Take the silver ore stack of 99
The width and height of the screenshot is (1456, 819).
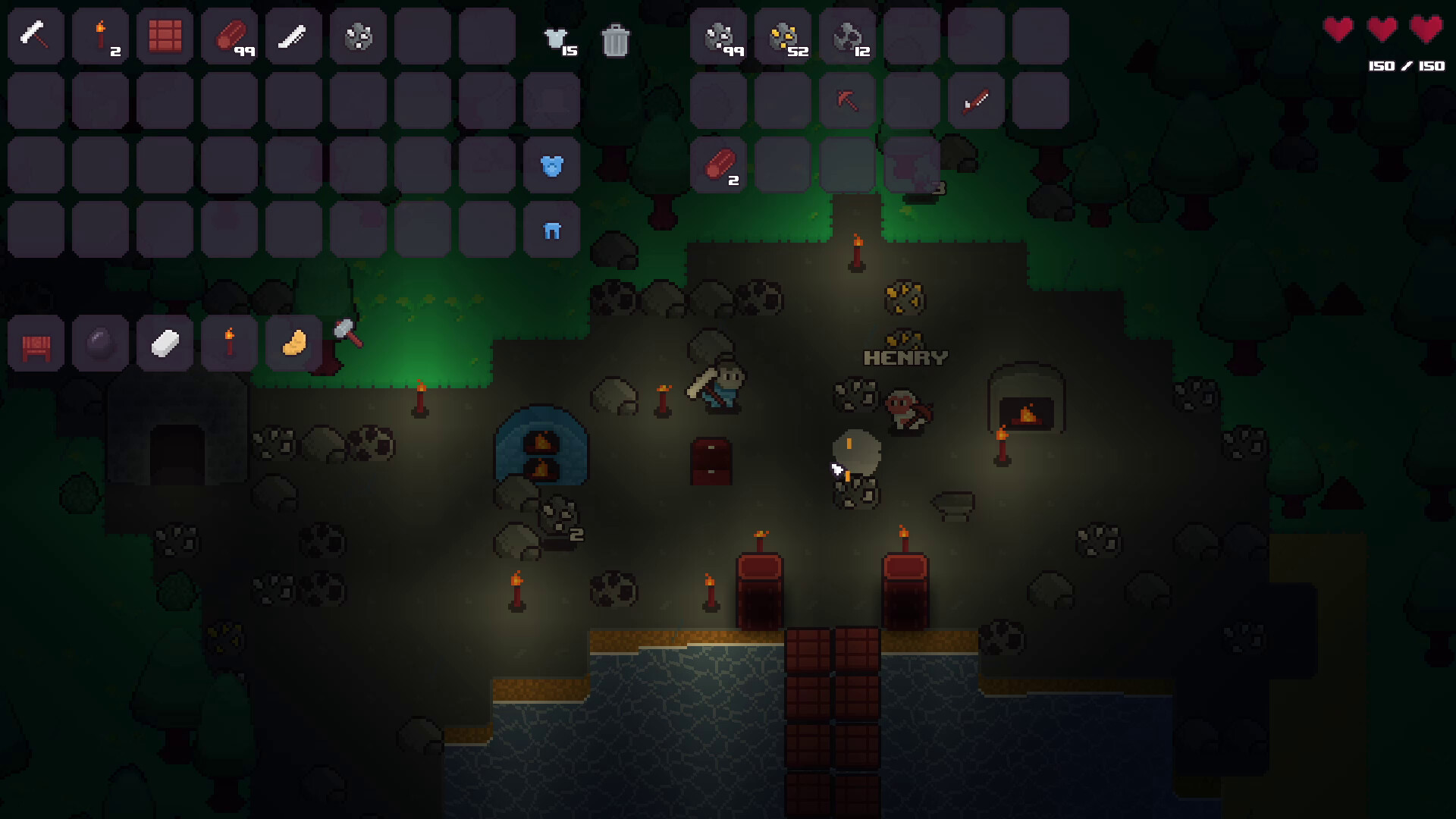pos(718,36)
